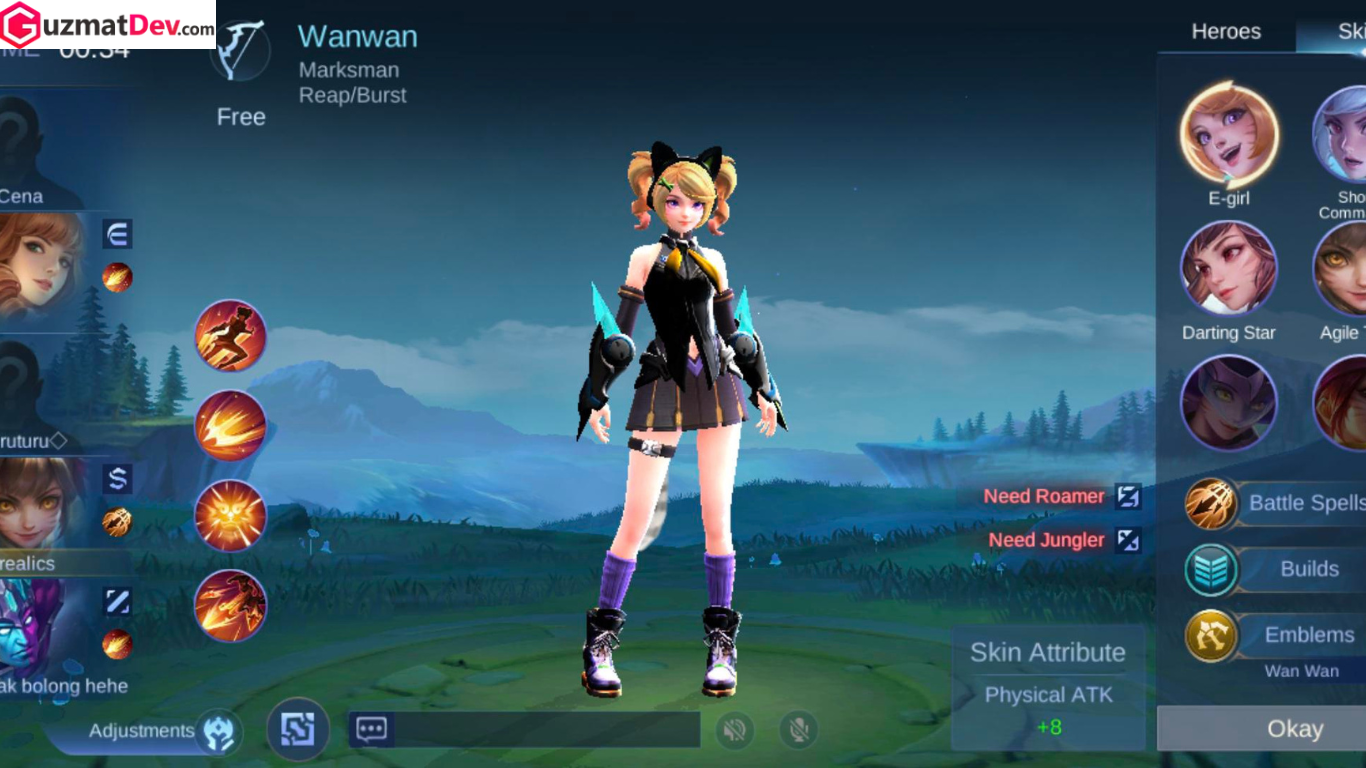
Task: View the Wanwan marksman role bow icon
Action: click(240, 52)
